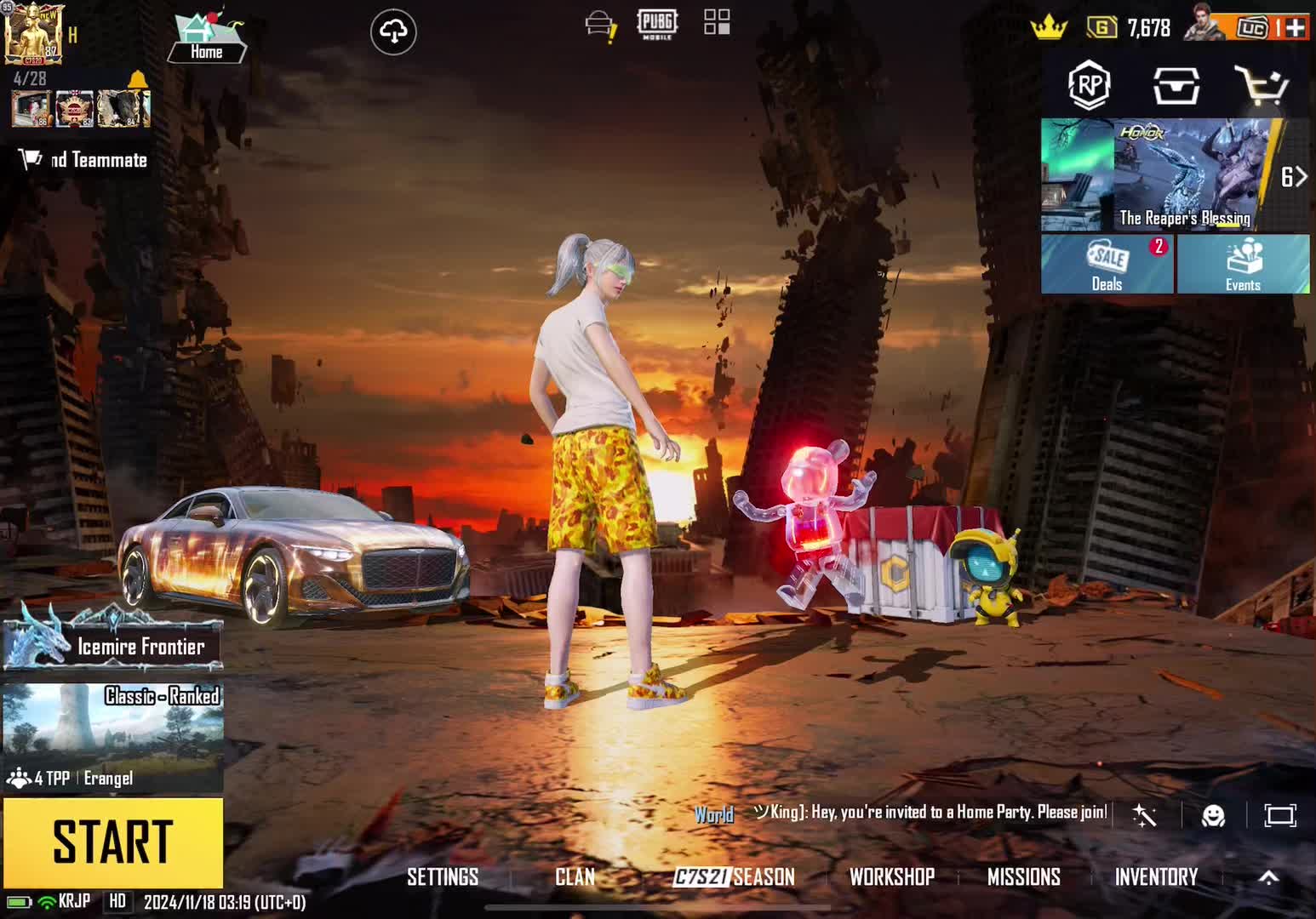Screen dimensions: 1316x919
Task: Open the Missions menu
Action: tap(1023, 876)
